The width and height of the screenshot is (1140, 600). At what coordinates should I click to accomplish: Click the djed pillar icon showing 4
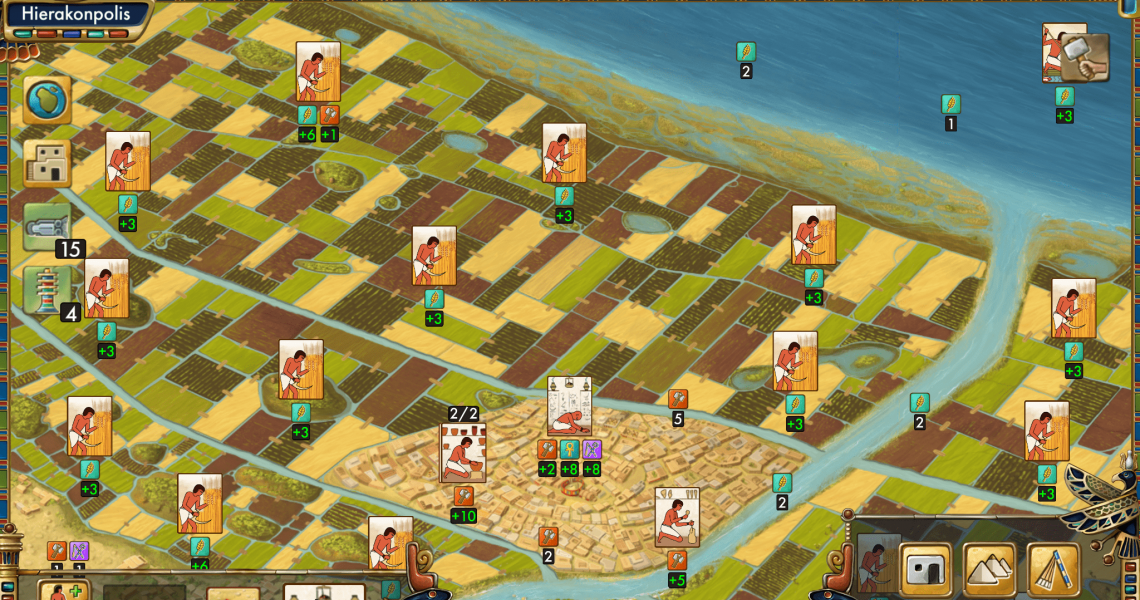(47, 291)
